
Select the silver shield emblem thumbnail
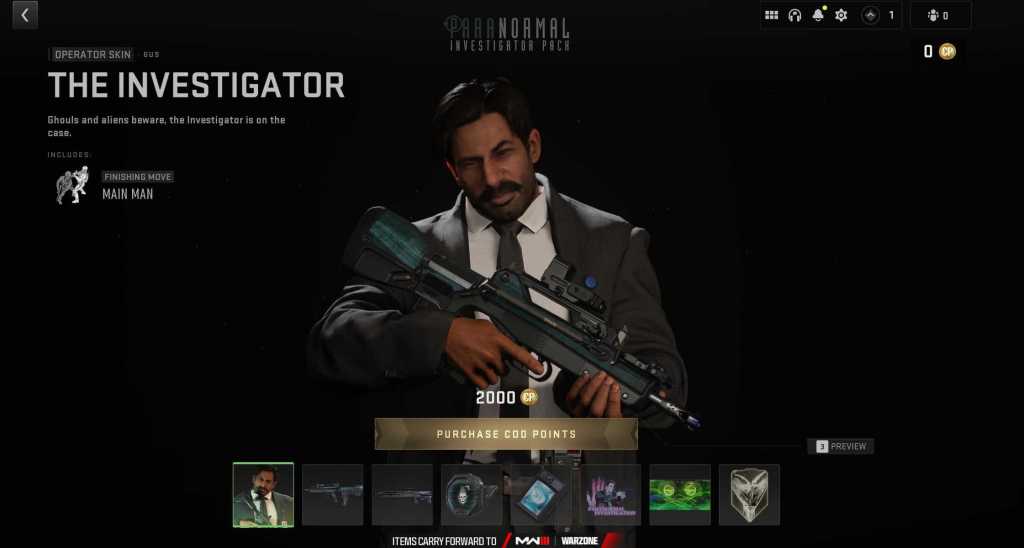click(x=749, y=494)
